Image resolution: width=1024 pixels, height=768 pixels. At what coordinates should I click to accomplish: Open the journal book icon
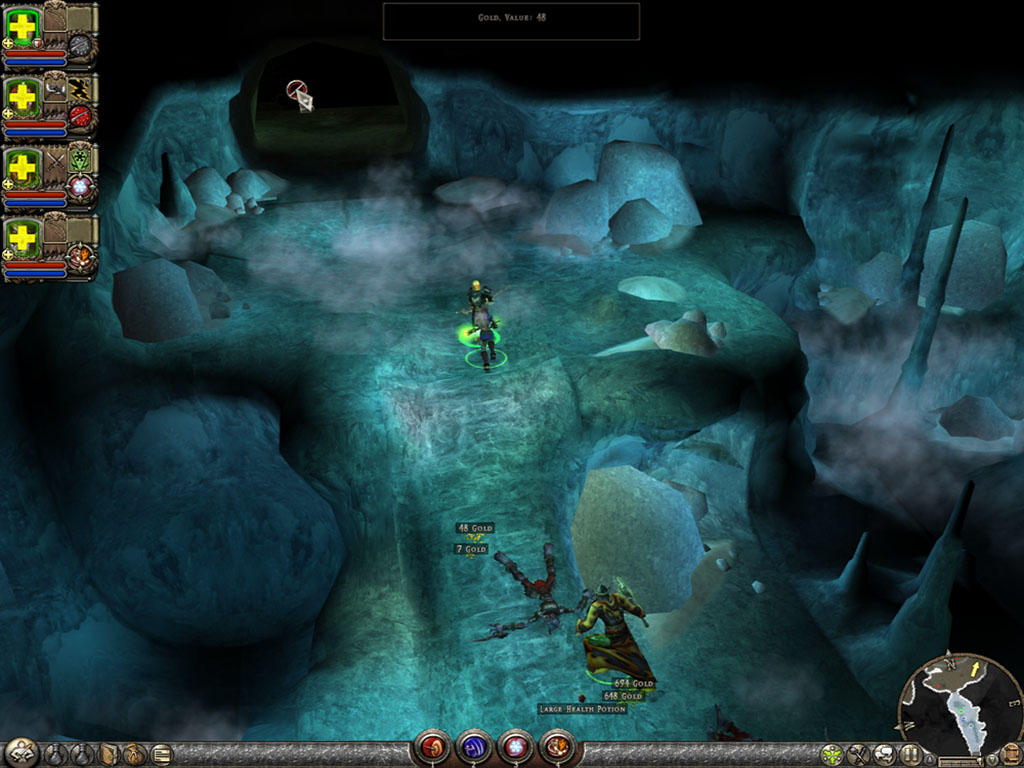[x=109, y=755]
